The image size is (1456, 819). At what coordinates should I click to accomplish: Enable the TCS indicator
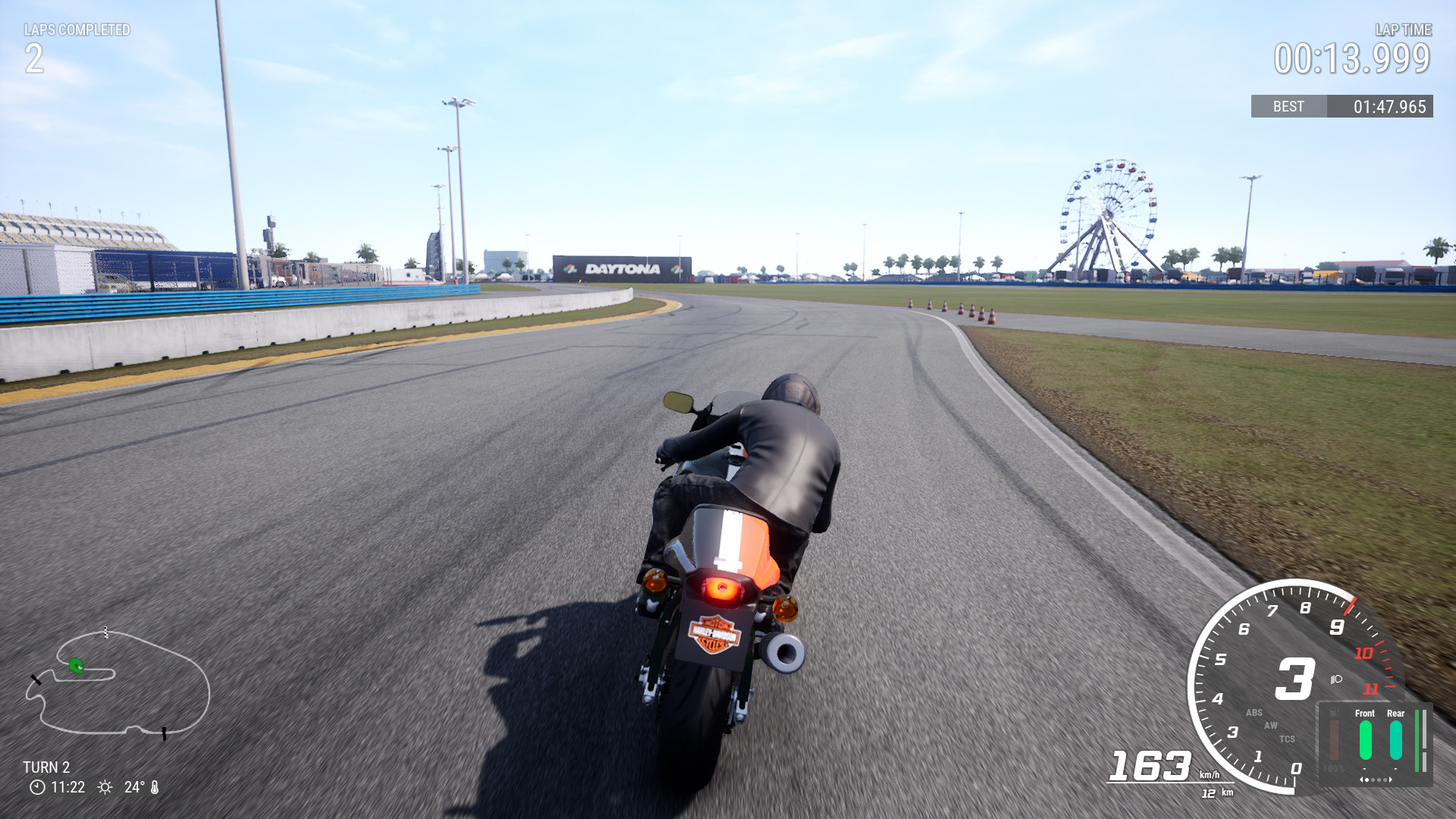coord(1287,739)
